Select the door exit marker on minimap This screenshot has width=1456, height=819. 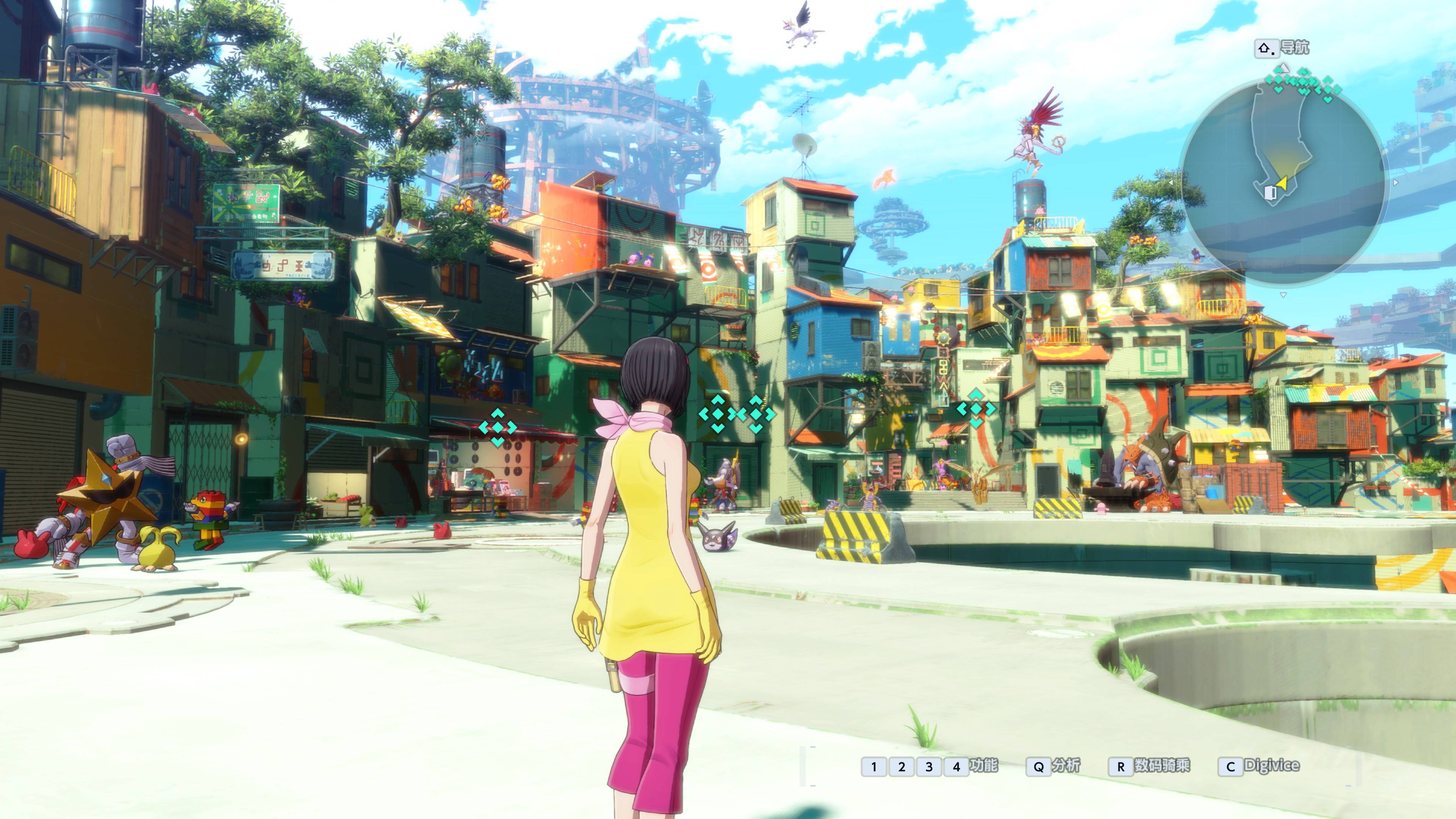pyautogui.click(x=1269, y=193)
